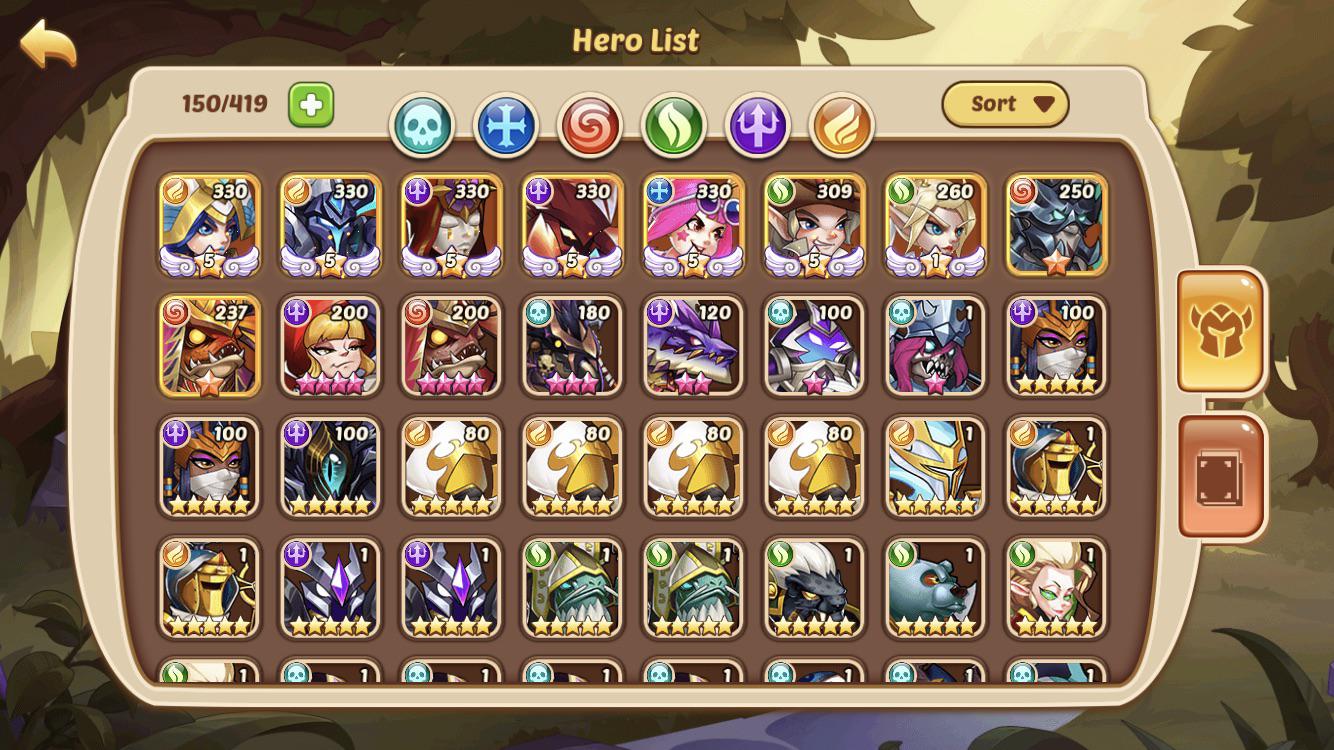Open the panda hero in the fourth row
Viewport: 1334px width, 750px height.
(x=935, y=590)
